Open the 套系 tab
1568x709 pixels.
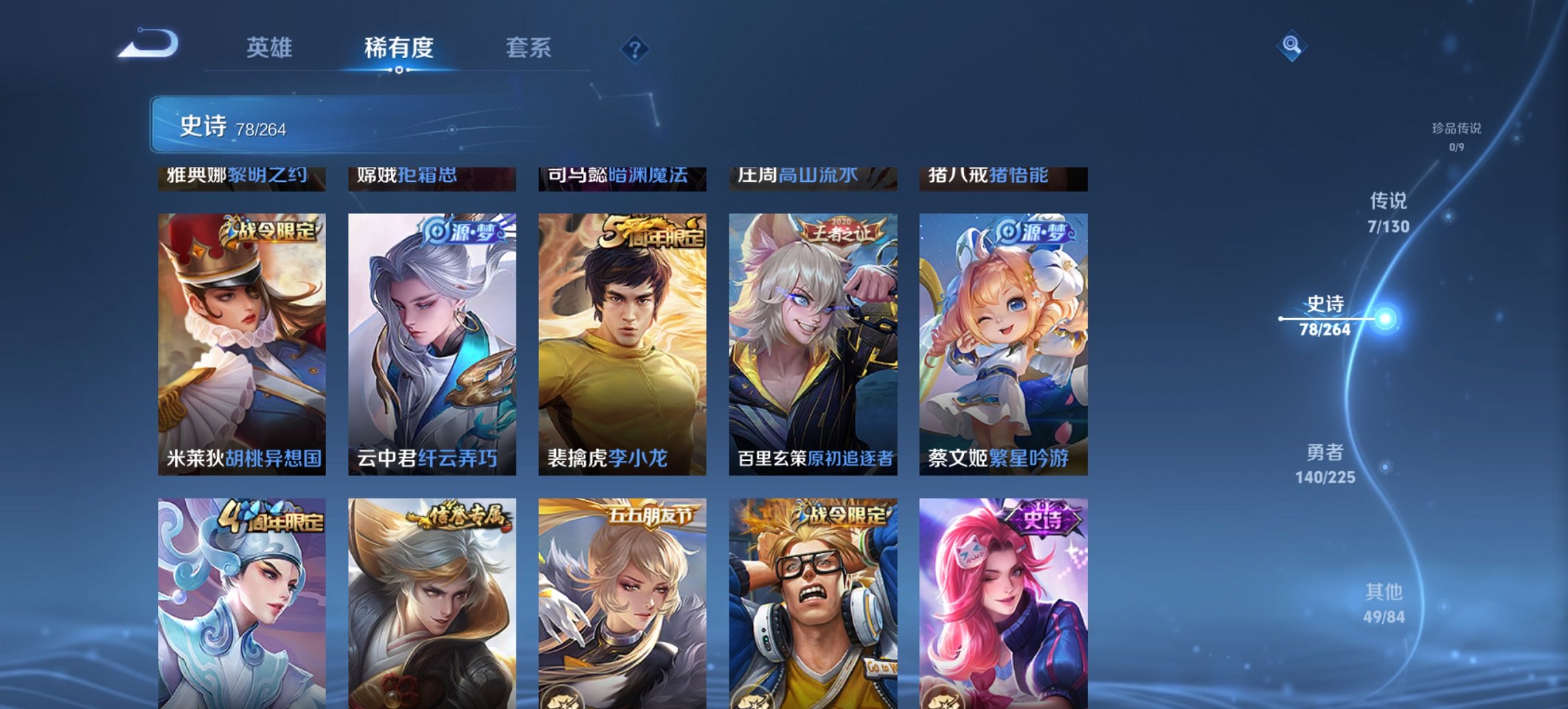529,48
